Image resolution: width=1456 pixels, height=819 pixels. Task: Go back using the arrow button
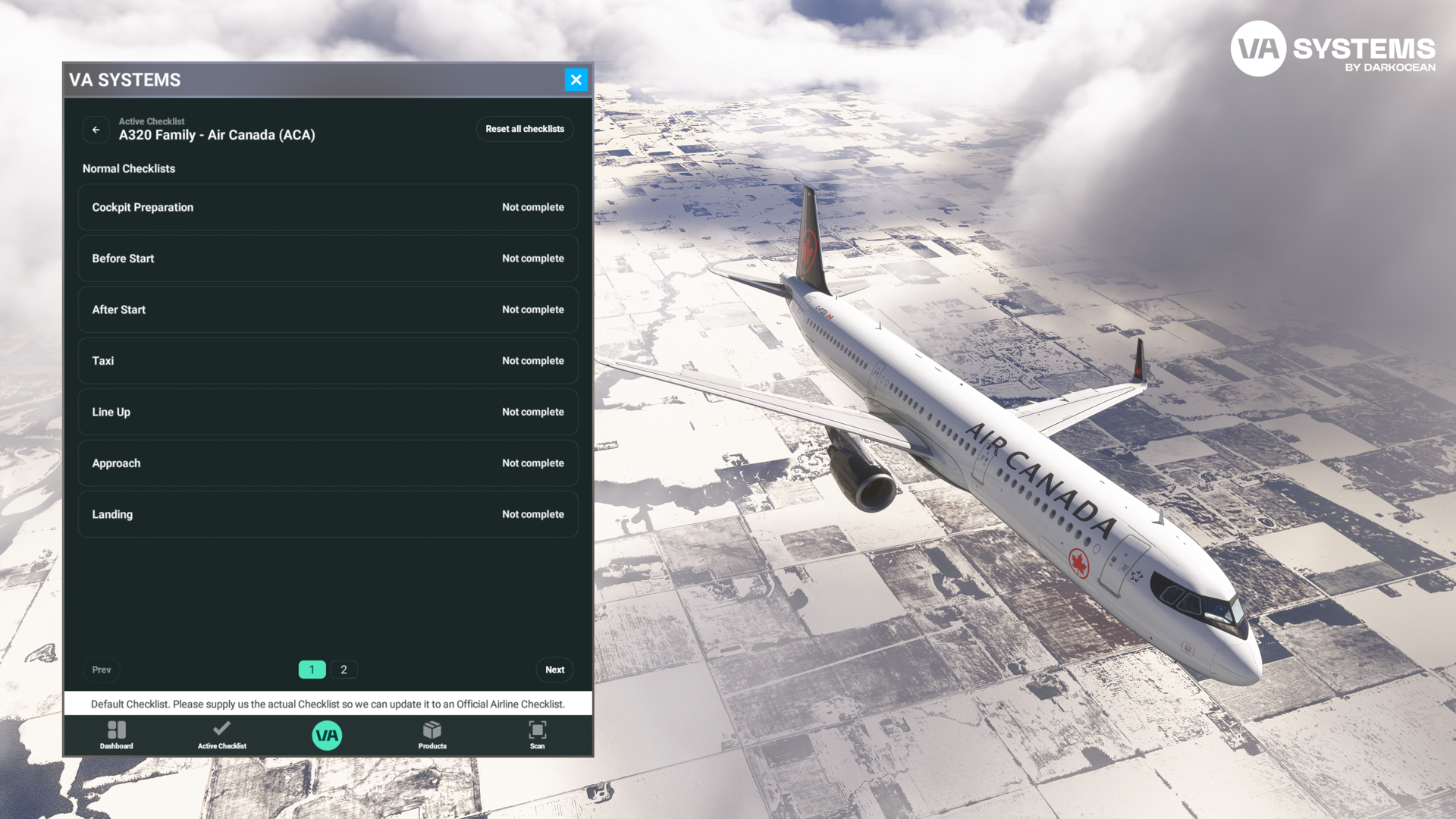96,130
